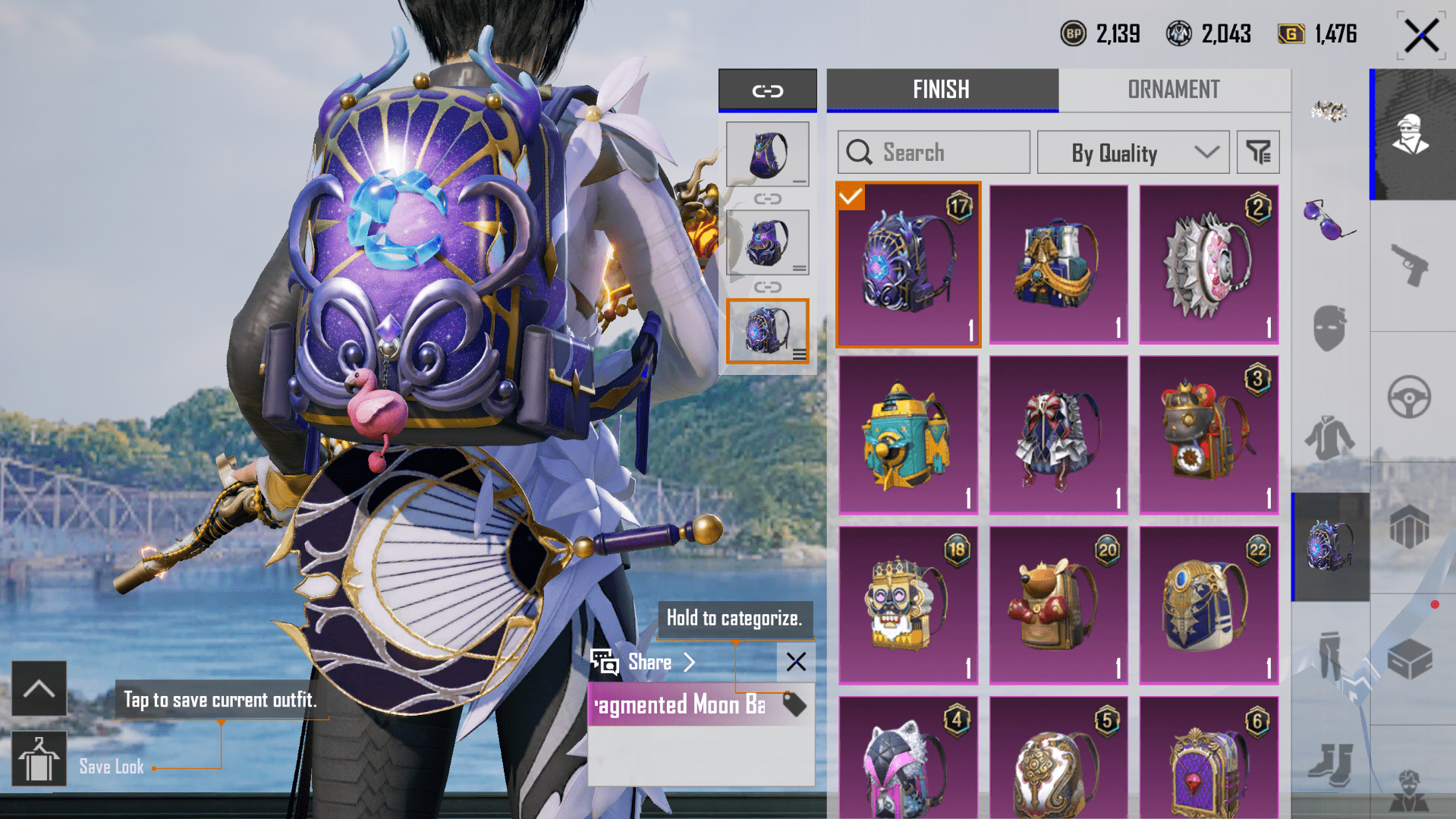Open the pistol weapon category
Screen dimensions: 1456x819
point(1410,265)
